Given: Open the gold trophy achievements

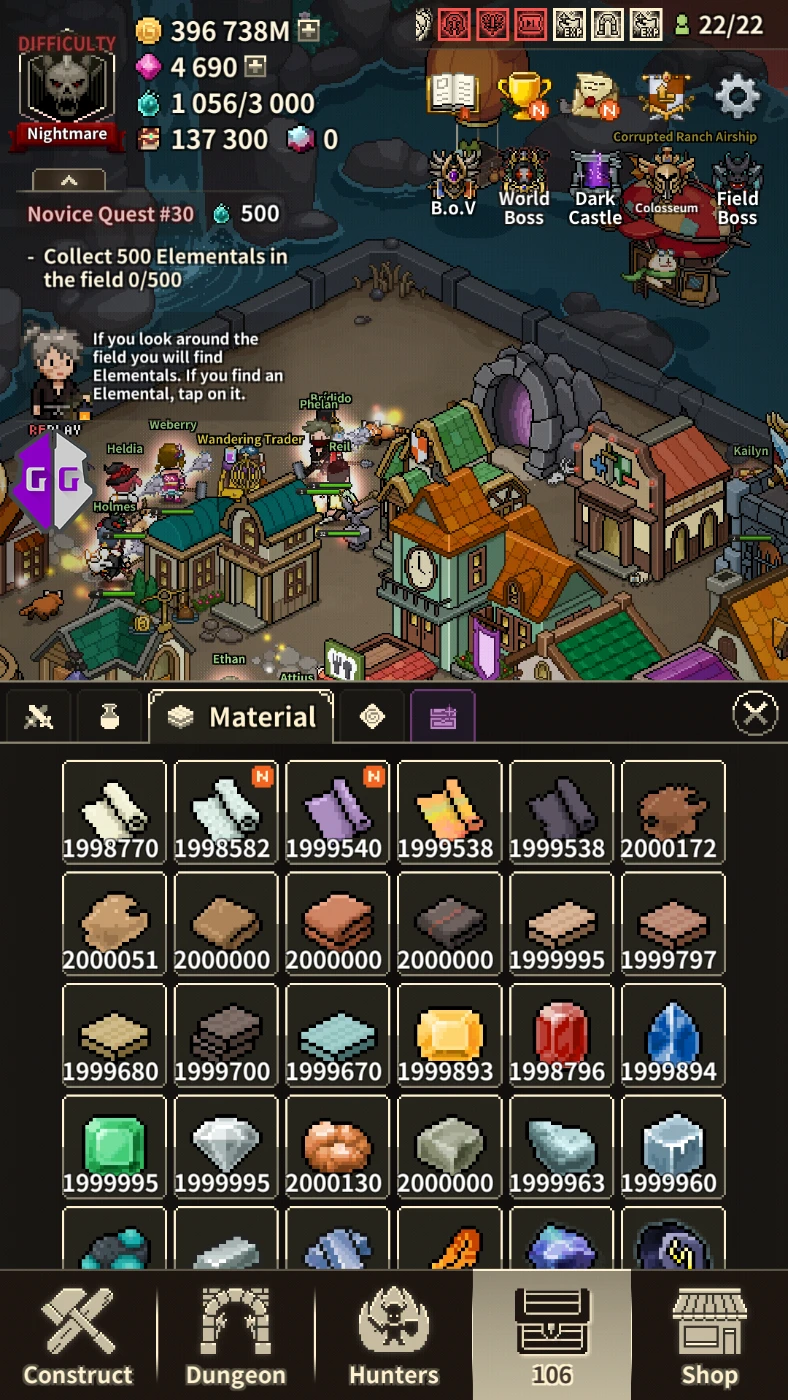Looking at the screenshot, I should click(x=523, y=96).
